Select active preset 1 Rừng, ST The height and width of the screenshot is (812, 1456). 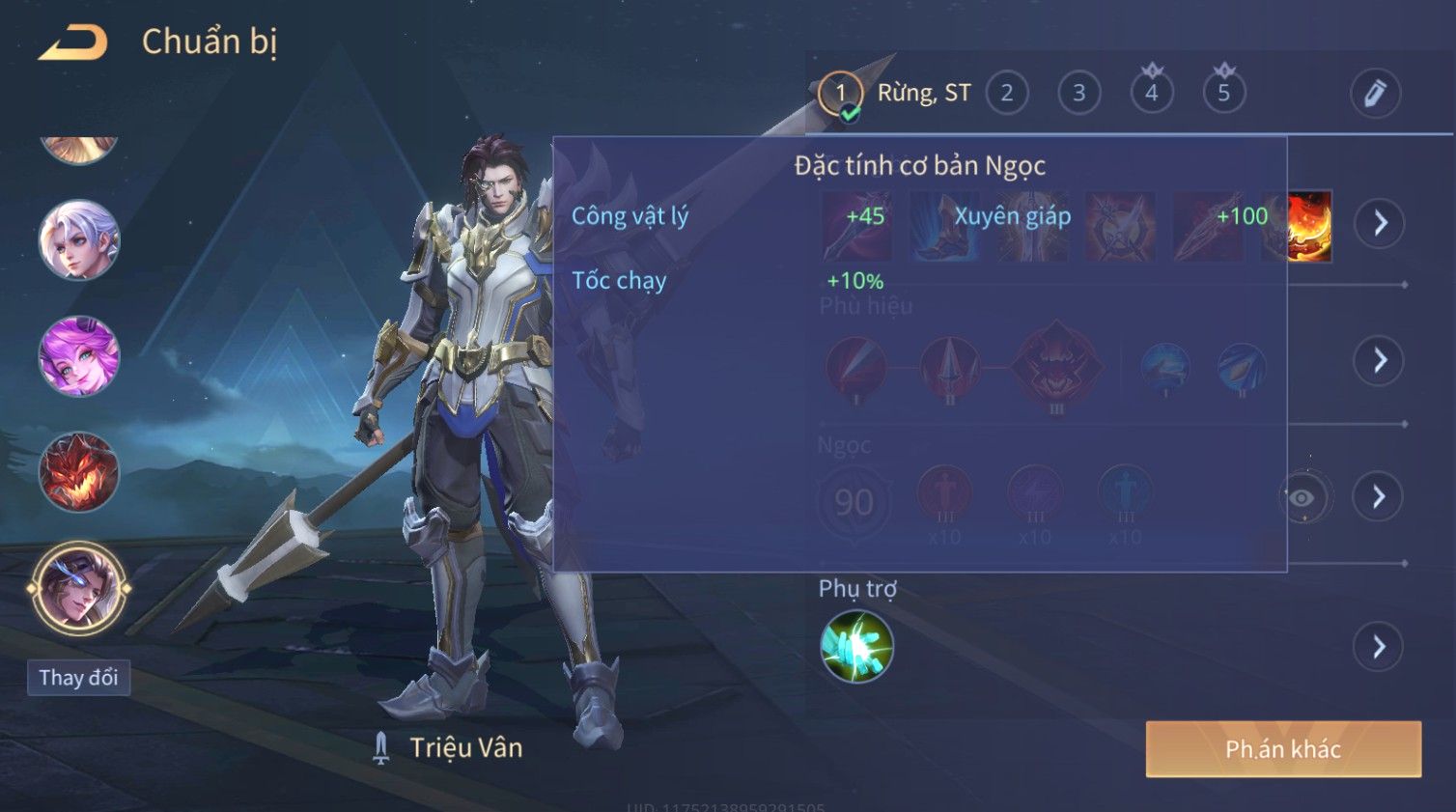[841, 94]
